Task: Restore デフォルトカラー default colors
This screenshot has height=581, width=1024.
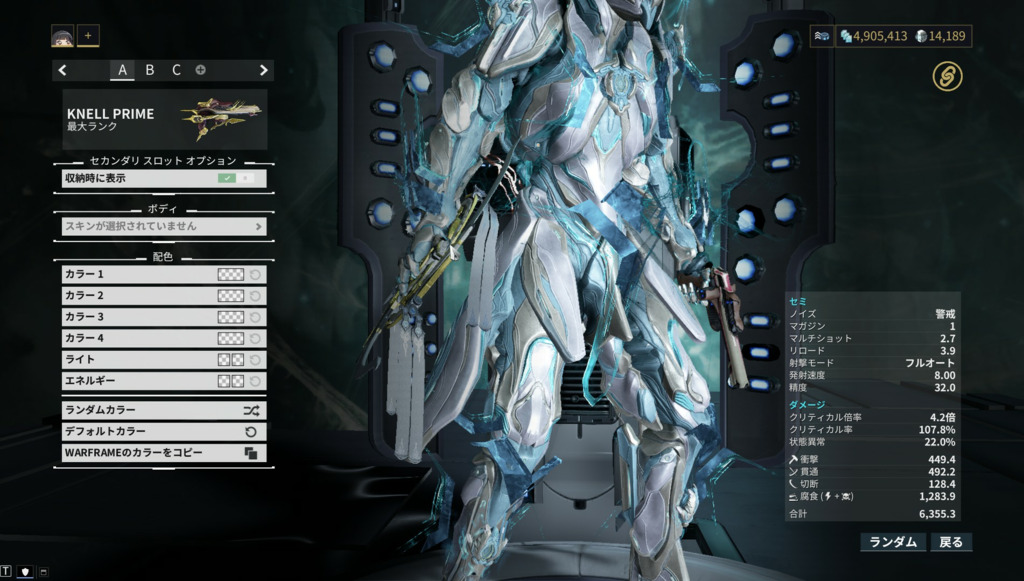Action: 164,432
